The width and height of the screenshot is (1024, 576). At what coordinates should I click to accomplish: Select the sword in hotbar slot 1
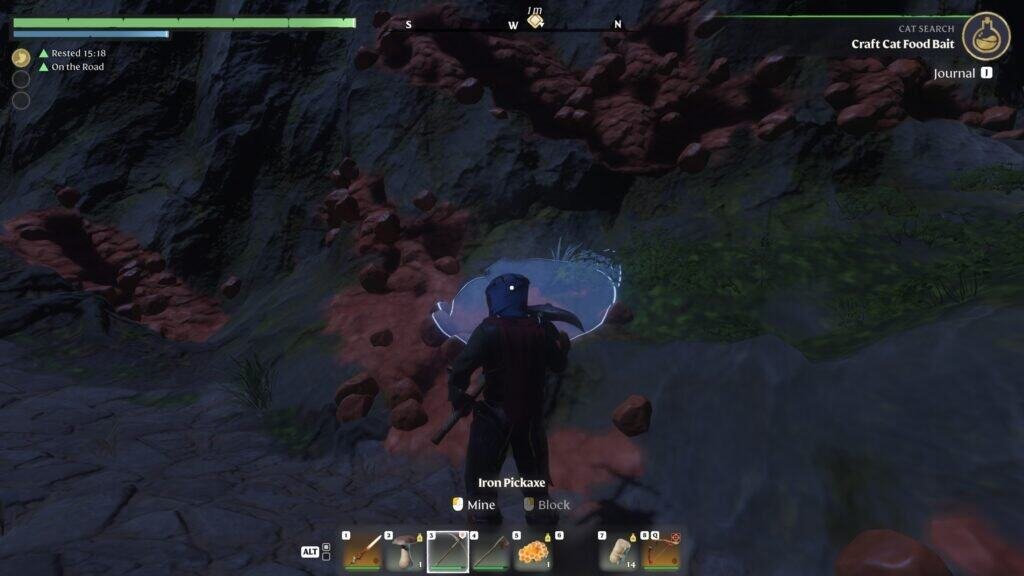coord(362,551)
